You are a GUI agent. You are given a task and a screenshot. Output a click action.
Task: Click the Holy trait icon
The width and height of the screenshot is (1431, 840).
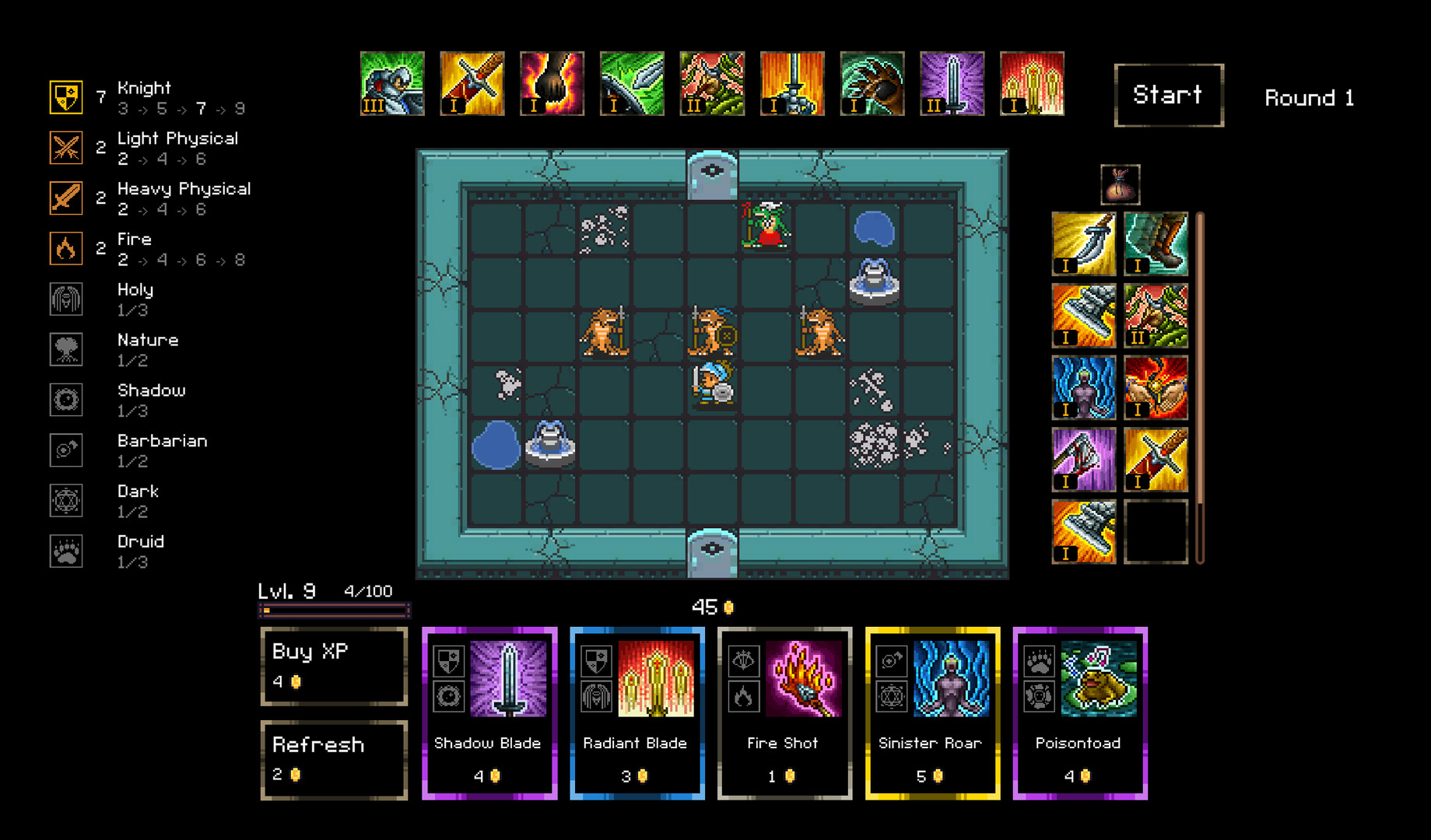(x=66, y=299)
